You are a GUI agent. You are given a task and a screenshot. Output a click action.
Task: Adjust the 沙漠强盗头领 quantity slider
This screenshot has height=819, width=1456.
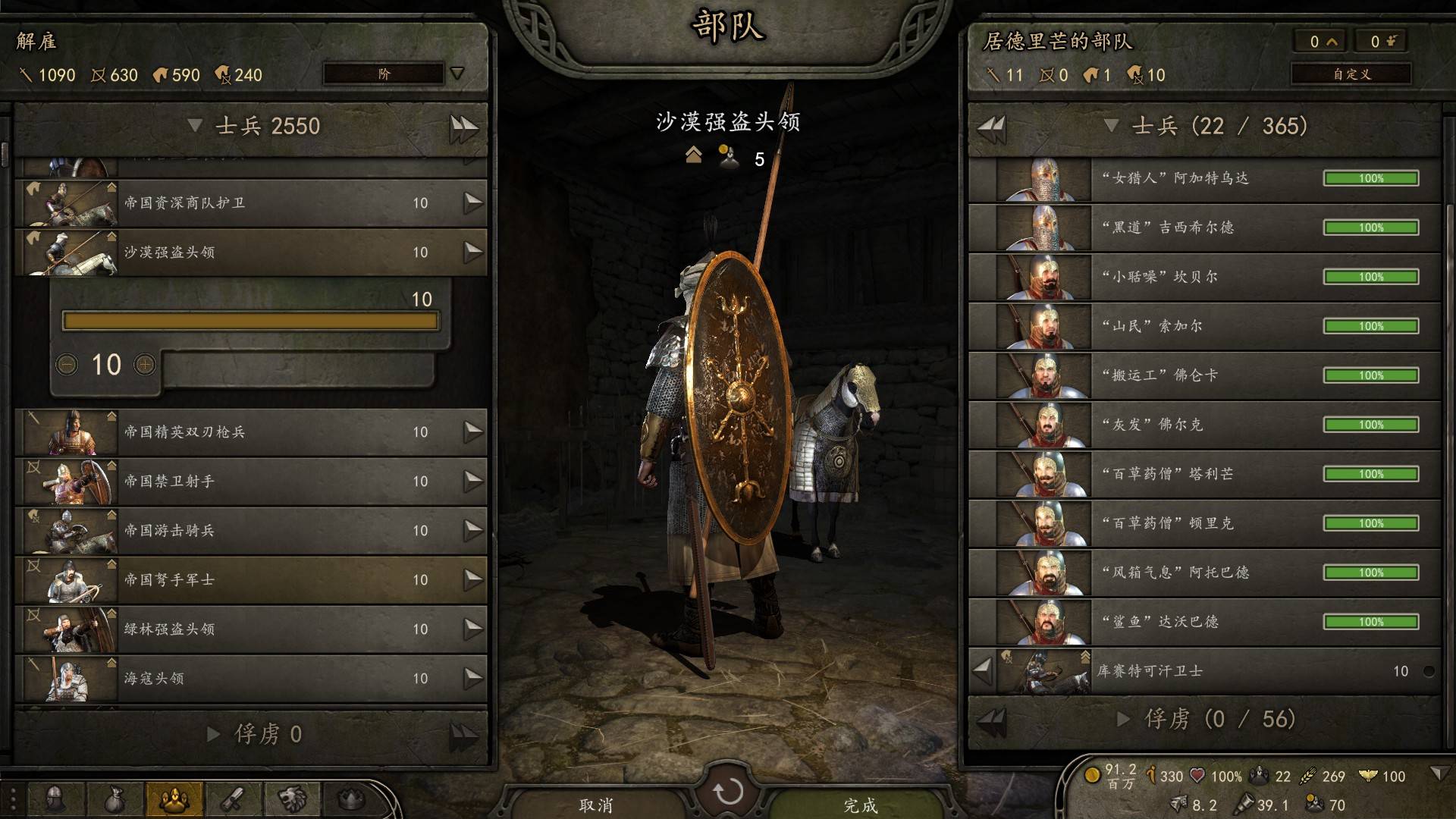pyautogui.click(x=250, y=322)
